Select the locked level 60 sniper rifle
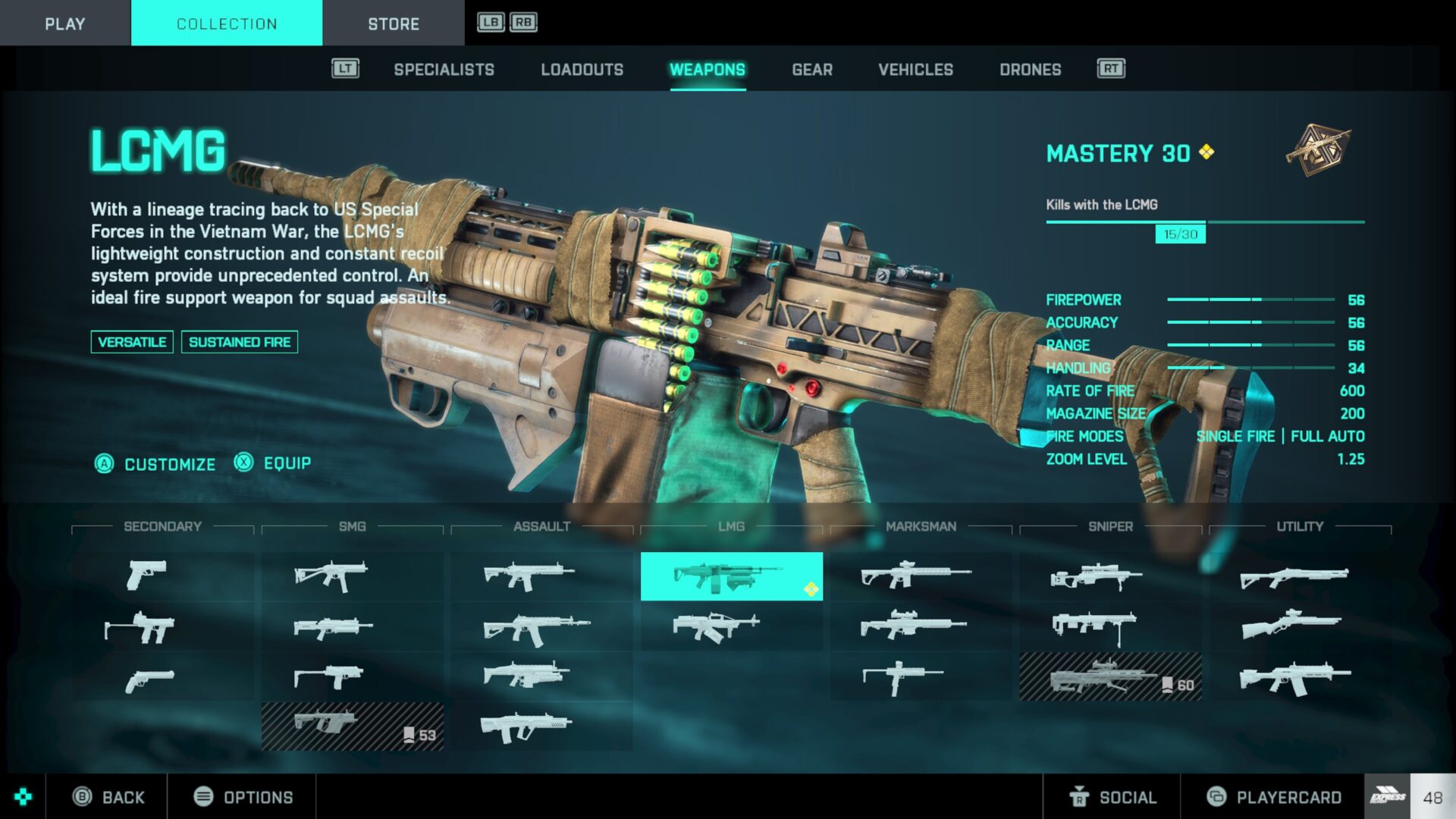 click(1110, 676)
